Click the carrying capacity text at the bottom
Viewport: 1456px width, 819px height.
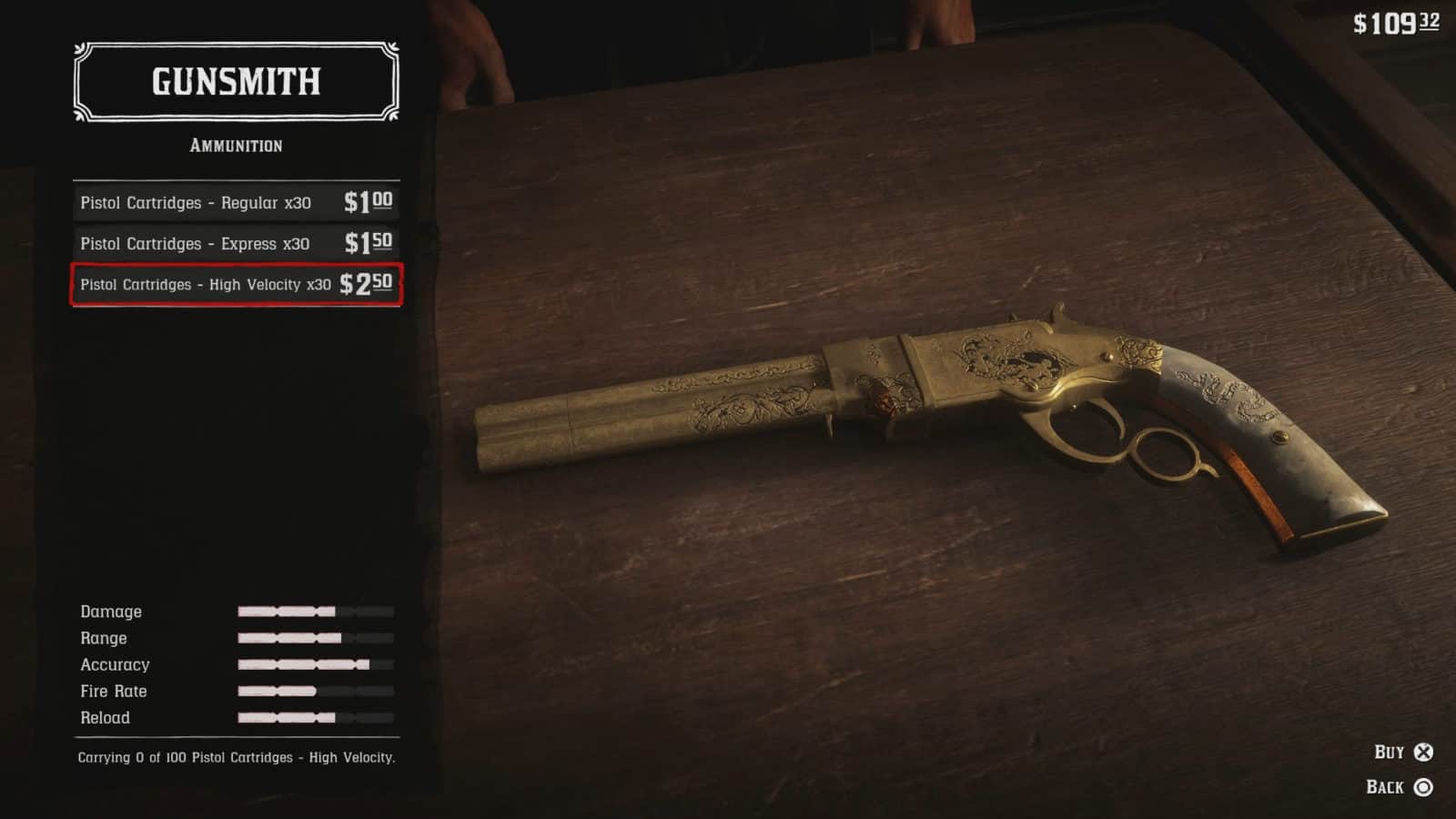235,756
